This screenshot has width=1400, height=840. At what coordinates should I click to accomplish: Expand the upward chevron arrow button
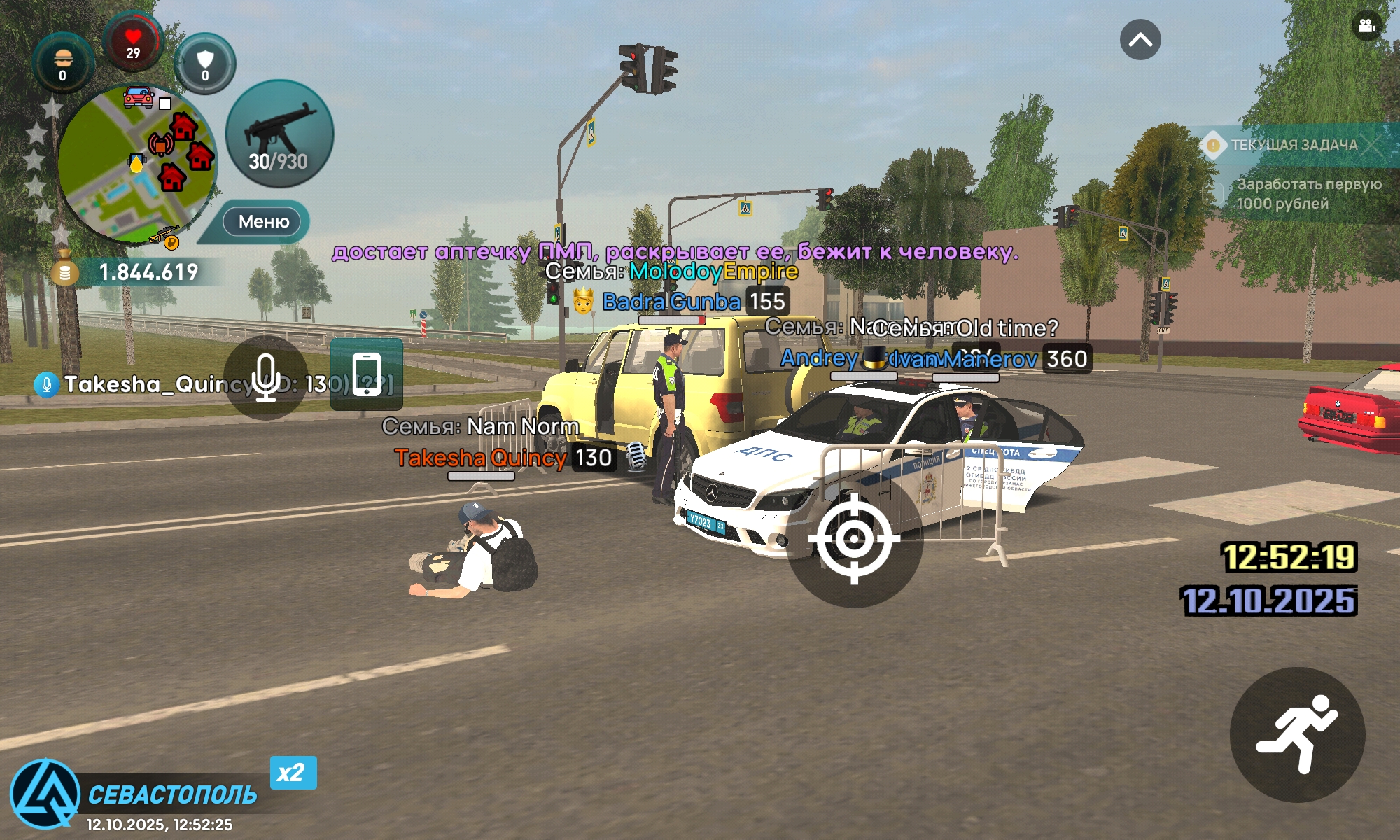pos(1140,40)
